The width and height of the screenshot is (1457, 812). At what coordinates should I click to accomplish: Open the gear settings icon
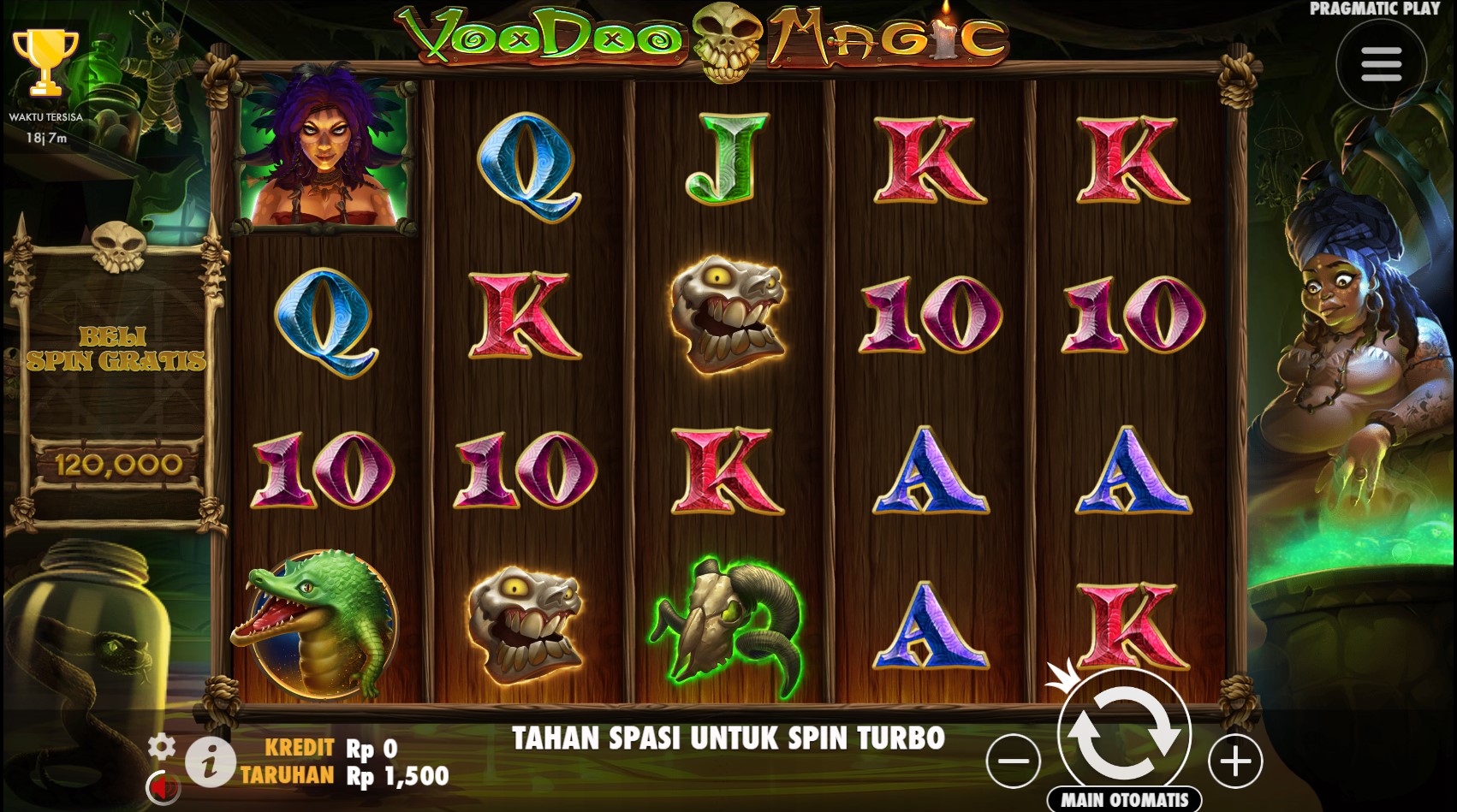(x=161, y=746)
